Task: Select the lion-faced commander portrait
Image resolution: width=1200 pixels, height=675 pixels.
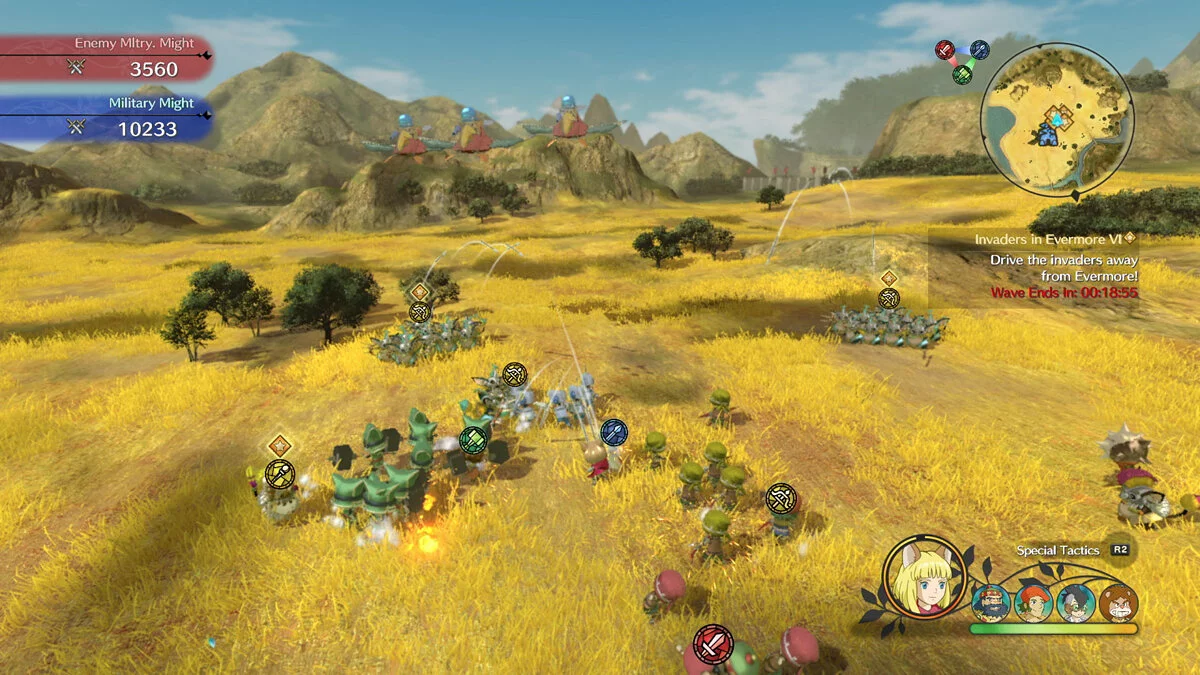Action: pyautogui.click(x=1118, y=603)
